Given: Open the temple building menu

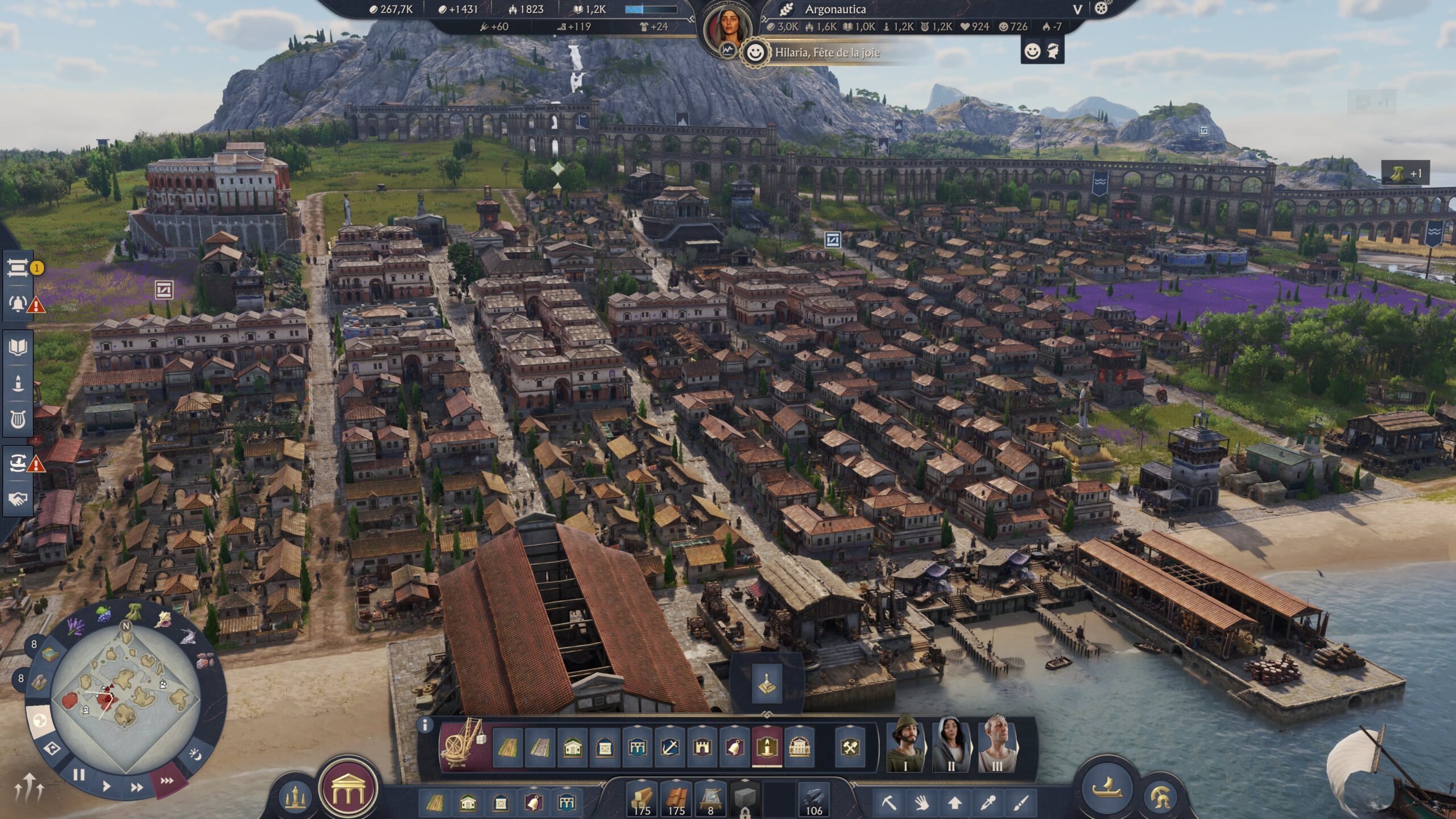Looking at the screenshot, I should coord(348,789).
